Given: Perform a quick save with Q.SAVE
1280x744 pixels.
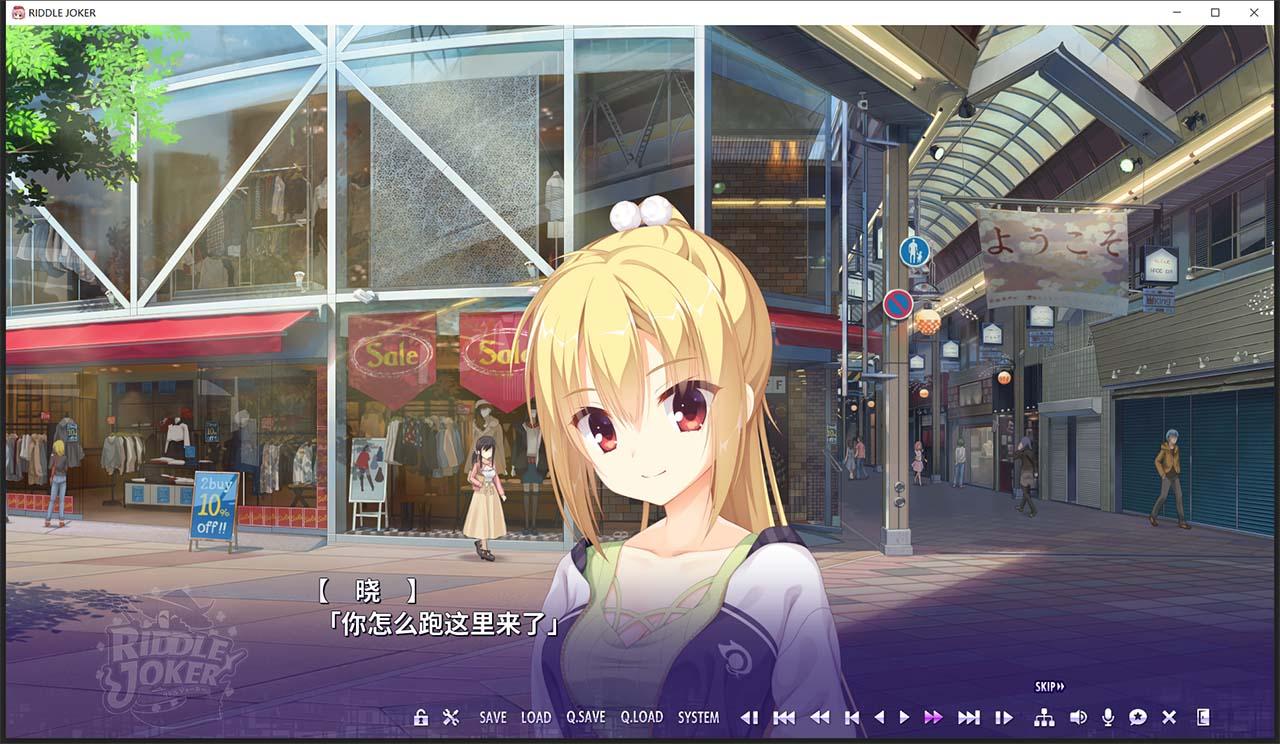Looking at the screenshot, I should click(x=586, y=717).
